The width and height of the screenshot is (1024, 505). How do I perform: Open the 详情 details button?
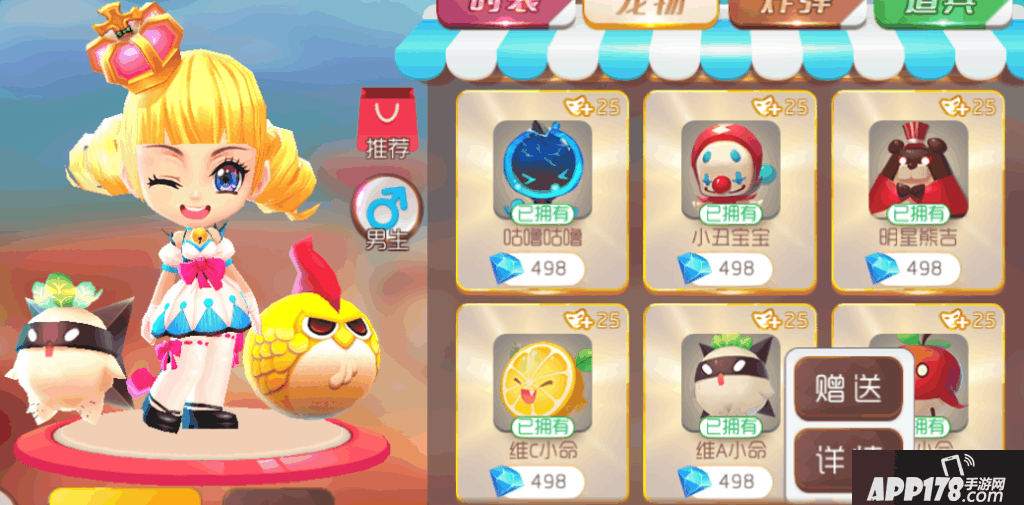coord(849,456)
